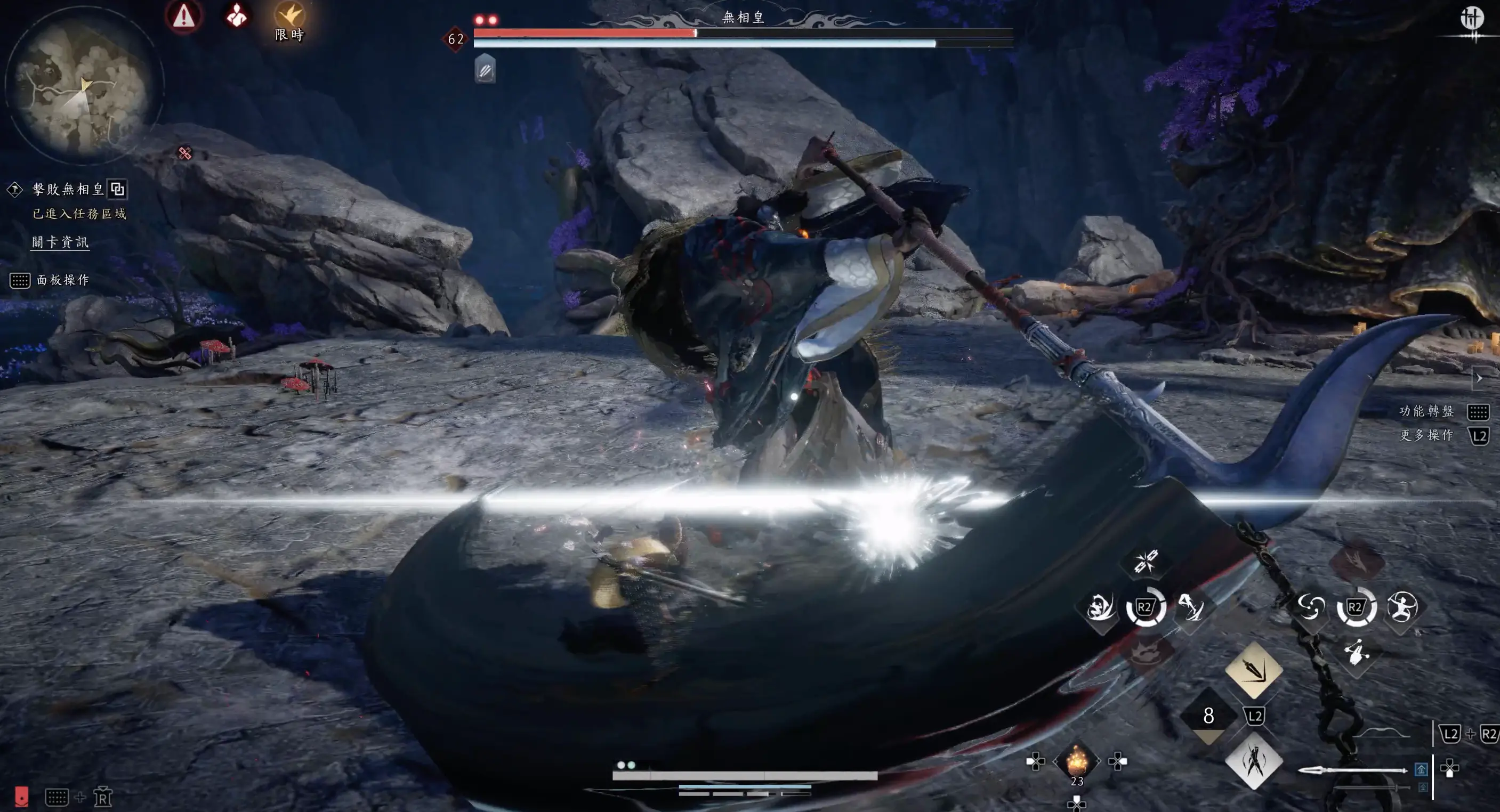1500x812 pixels.
Task: Open the golden bird 限時 event icon
Action: (x=289, y=18)
